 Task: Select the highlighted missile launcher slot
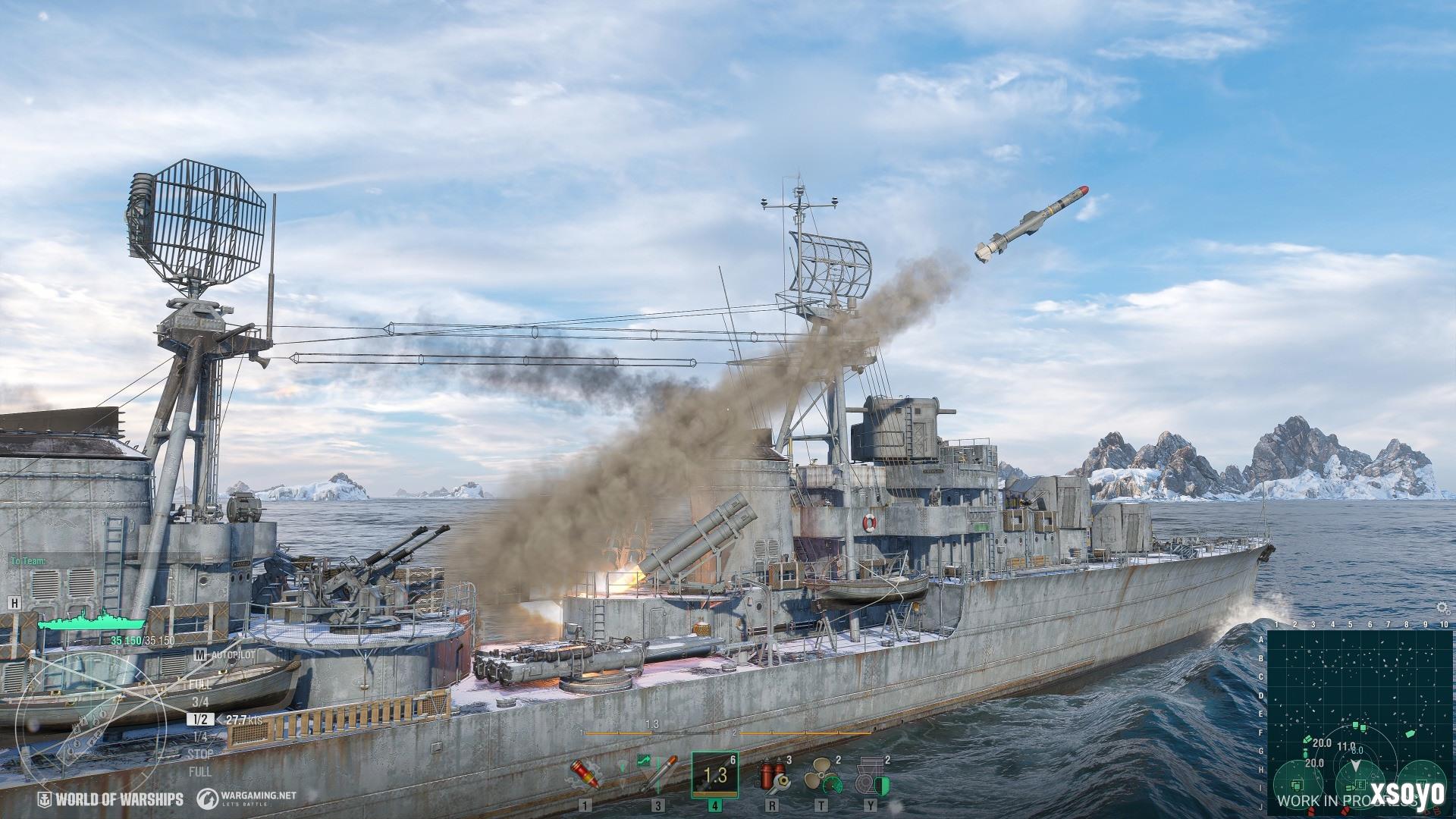pyautogui.click(x=715, y=774)
